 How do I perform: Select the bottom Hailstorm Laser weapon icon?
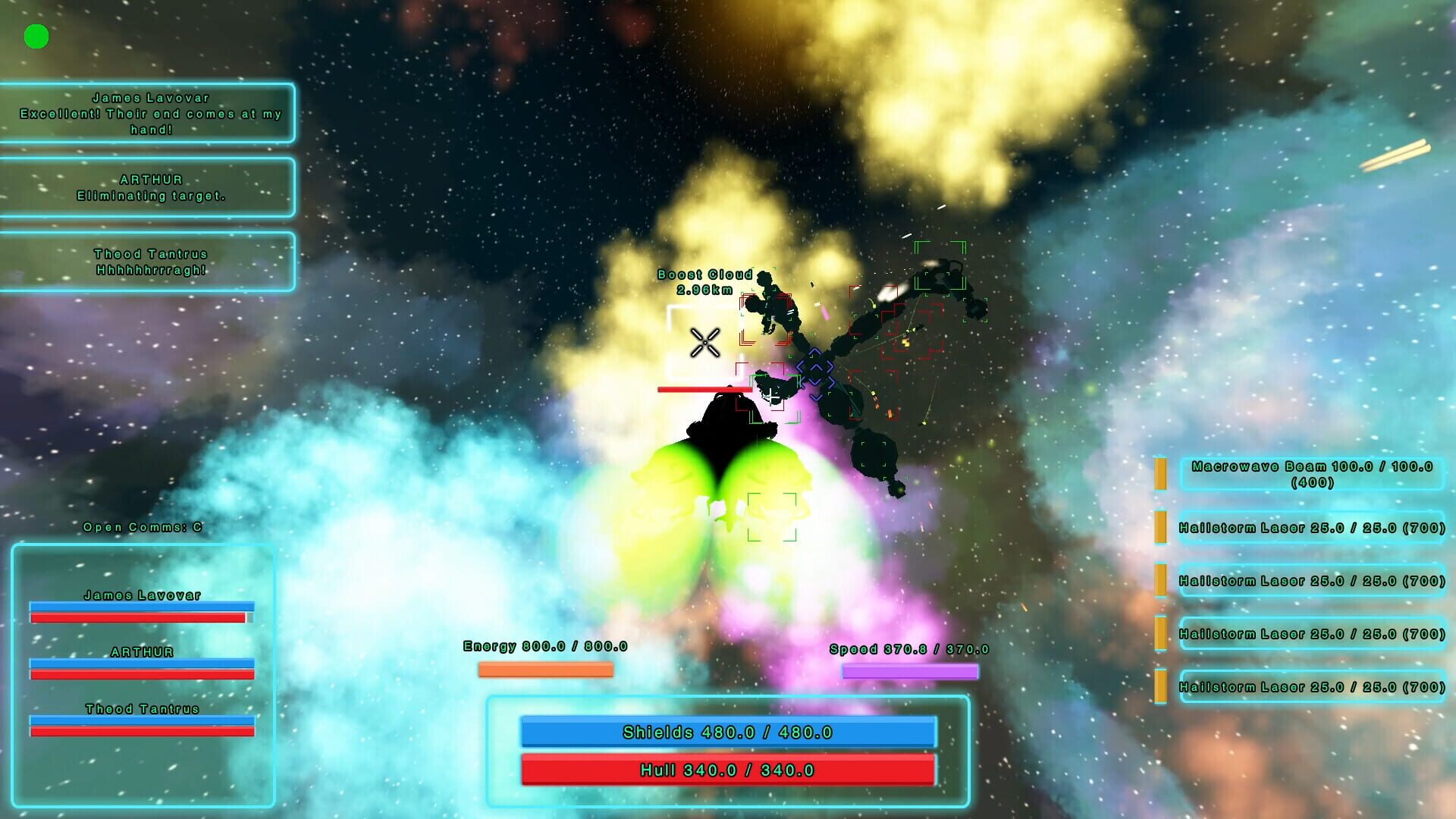1160,685
